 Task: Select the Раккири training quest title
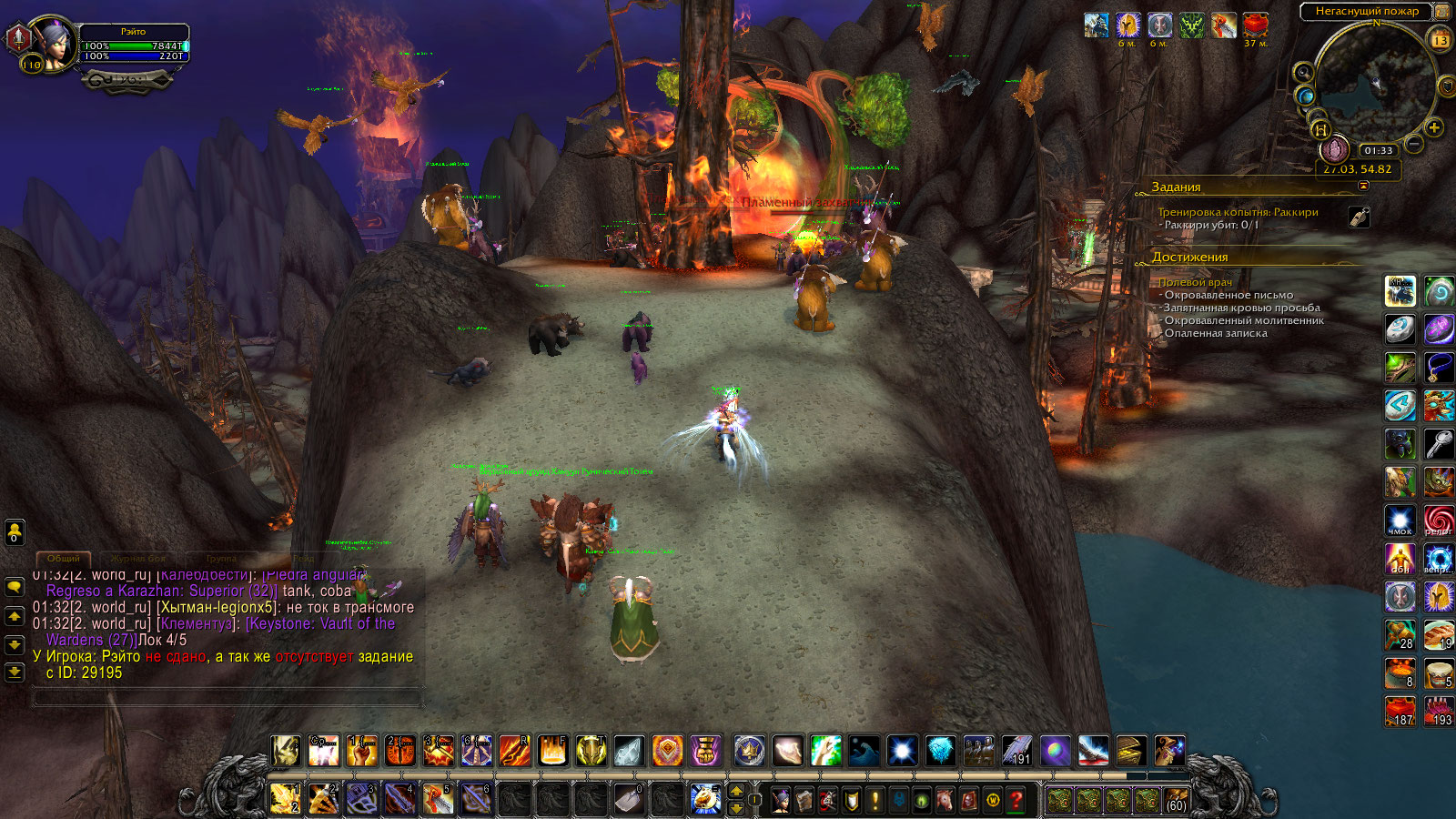1238,212
